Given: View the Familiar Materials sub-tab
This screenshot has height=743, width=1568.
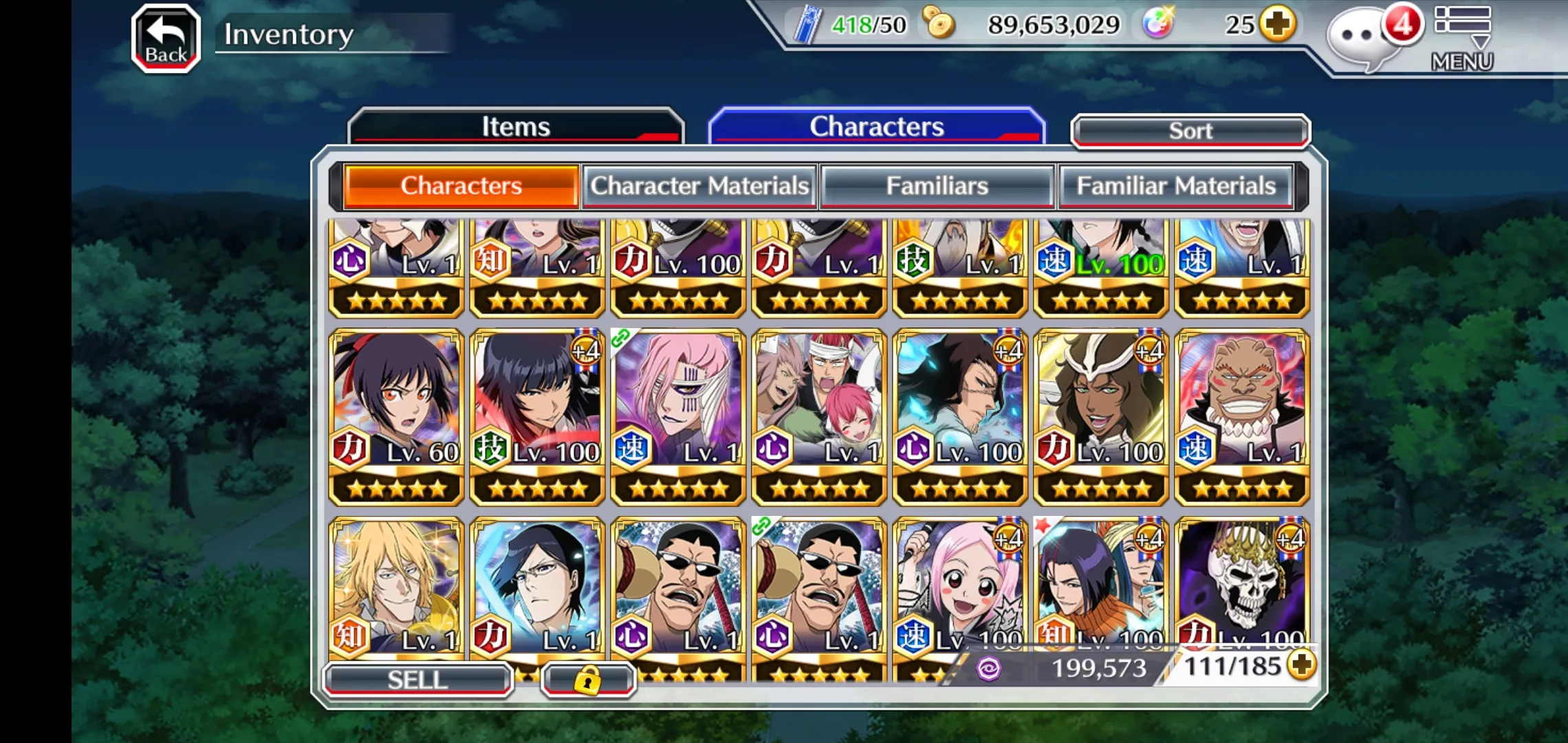Looking at the screenshot, I should click(x=1175, y=186).
